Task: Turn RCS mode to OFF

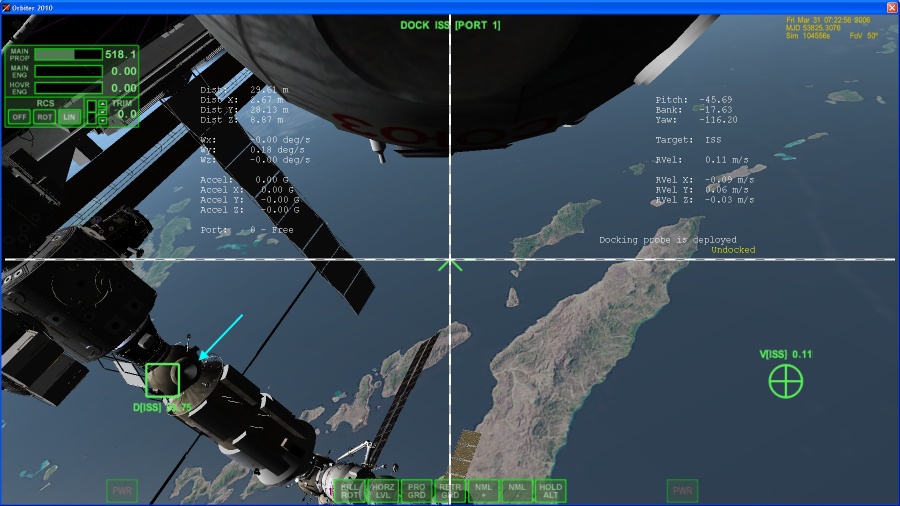Action: tap(18, 116)
